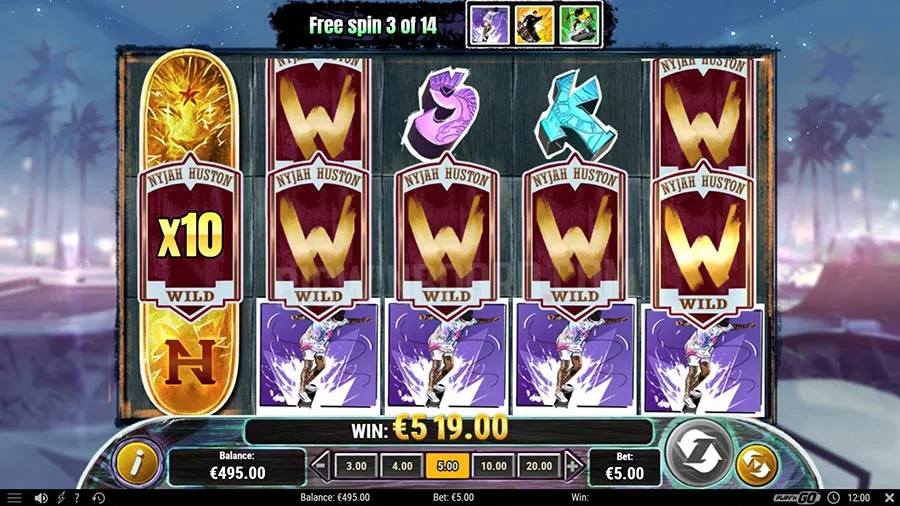
Task: Set the bet to 20.00
Action: pyautogui.click(x=539, y=466)
